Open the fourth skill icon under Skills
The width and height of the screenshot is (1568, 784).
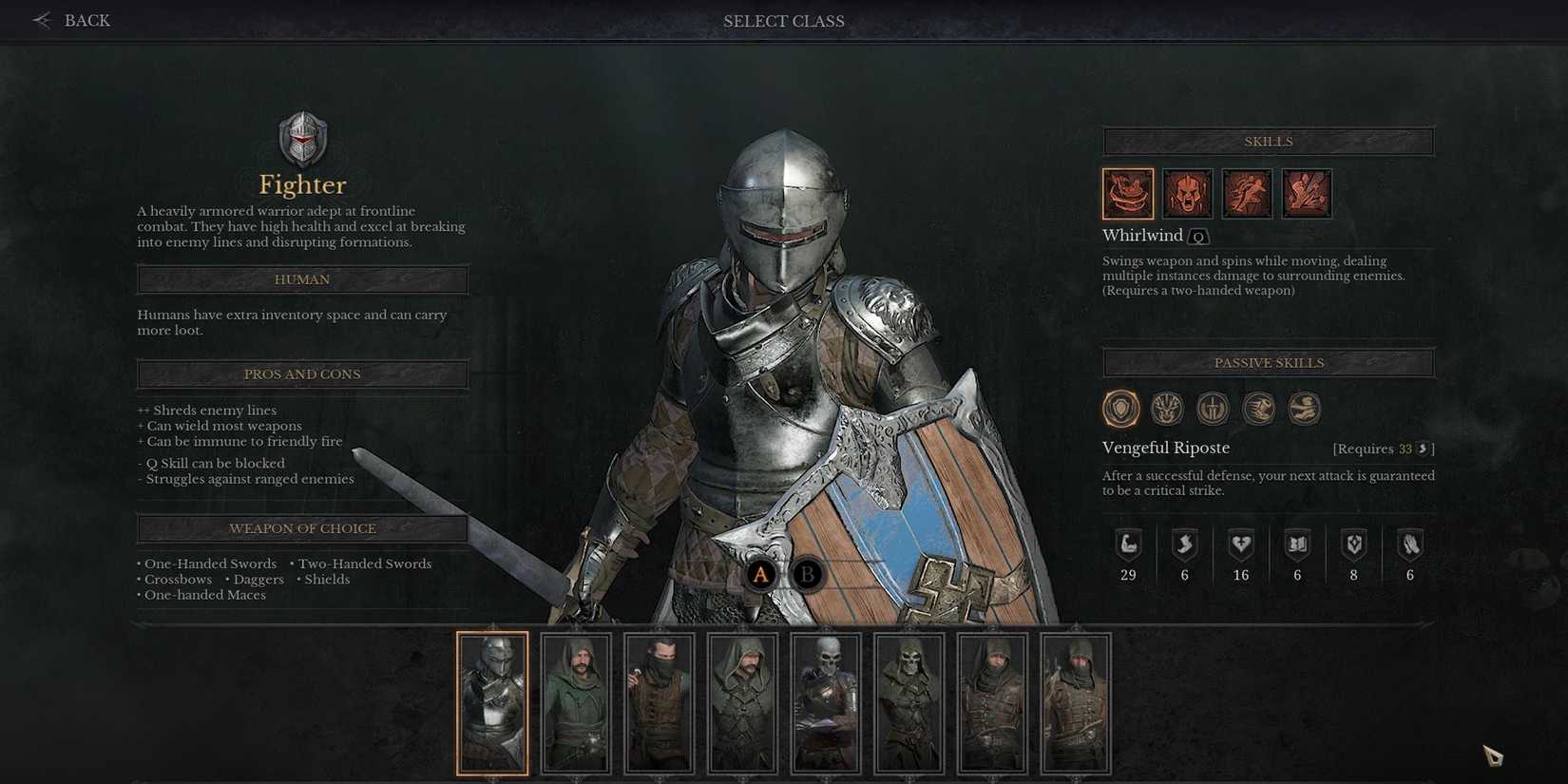coord(1306,192)
